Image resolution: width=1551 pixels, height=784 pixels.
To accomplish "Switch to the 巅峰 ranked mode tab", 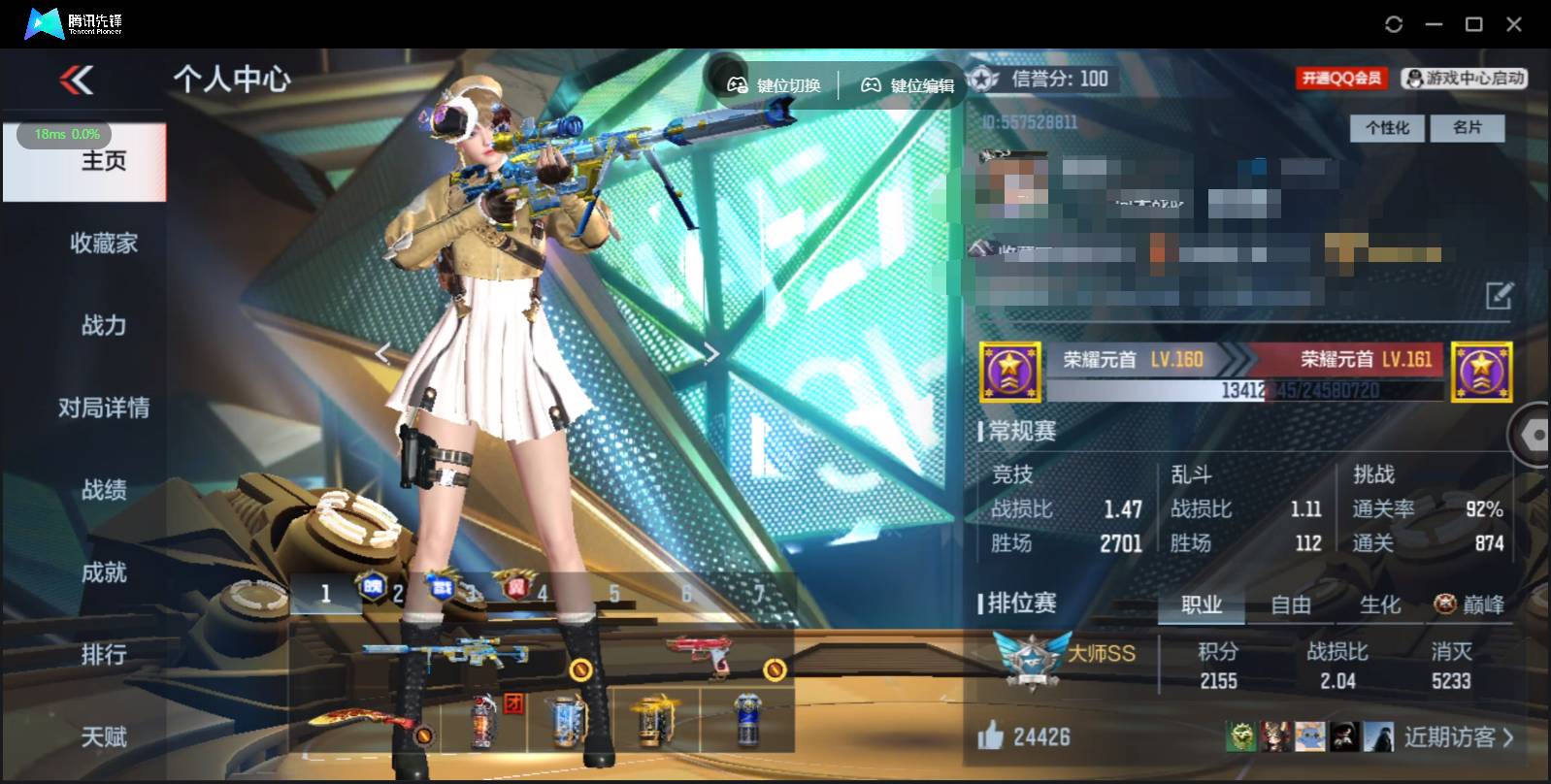I will 1469,605.
